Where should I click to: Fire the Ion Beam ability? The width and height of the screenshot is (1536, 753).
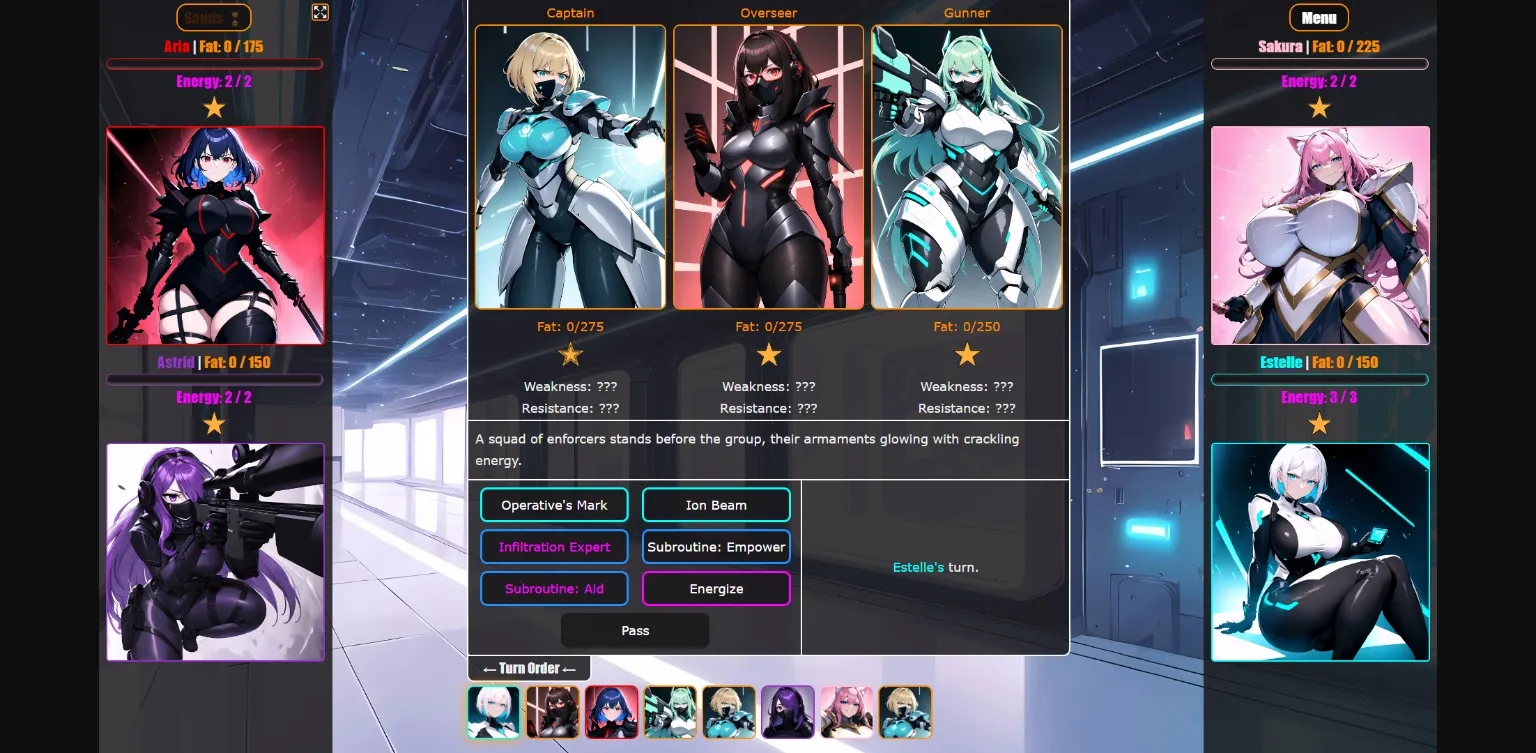[x=716, y=504]
